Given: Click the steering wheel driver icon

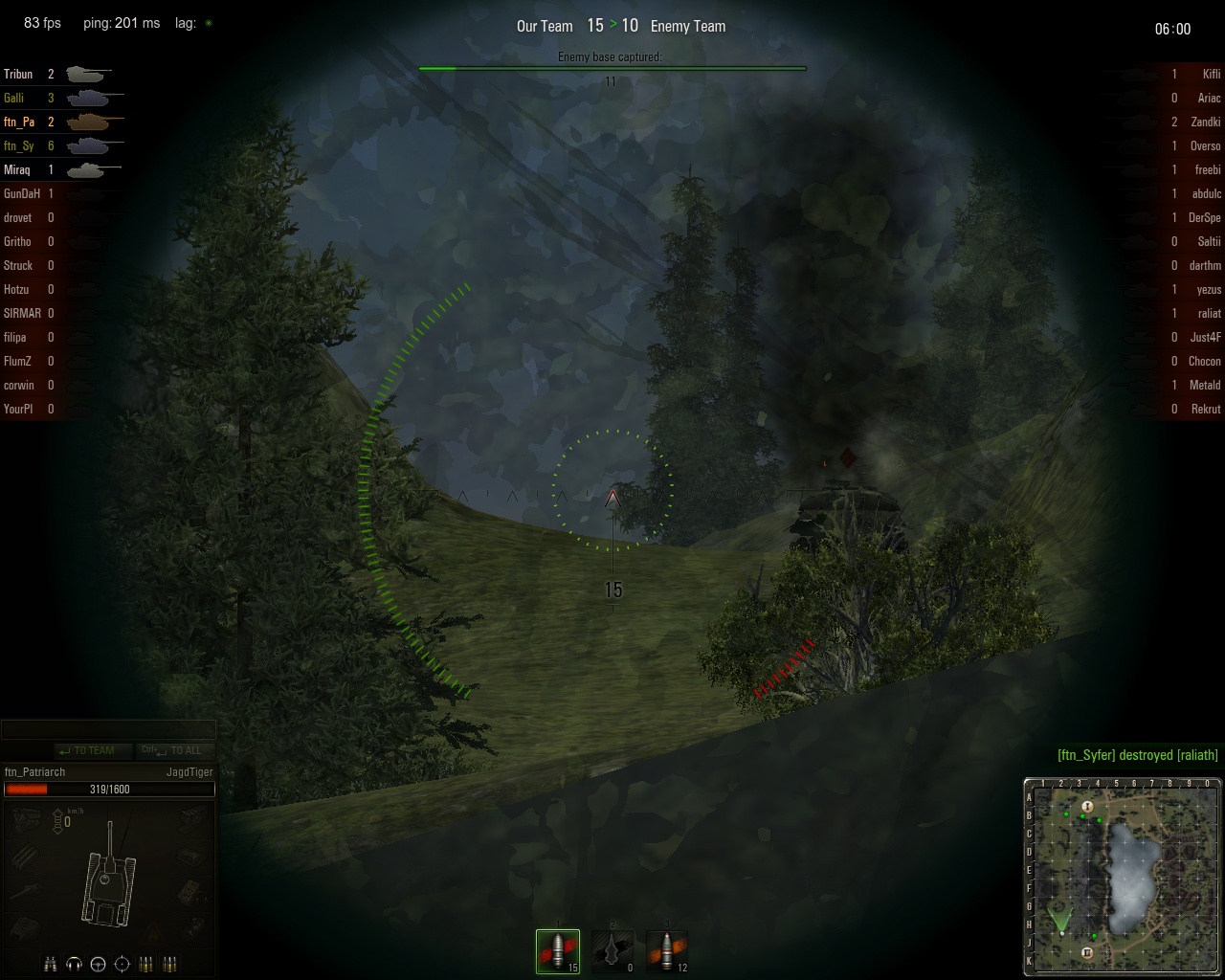Looking at the screenshot, I should click(98, 964).
